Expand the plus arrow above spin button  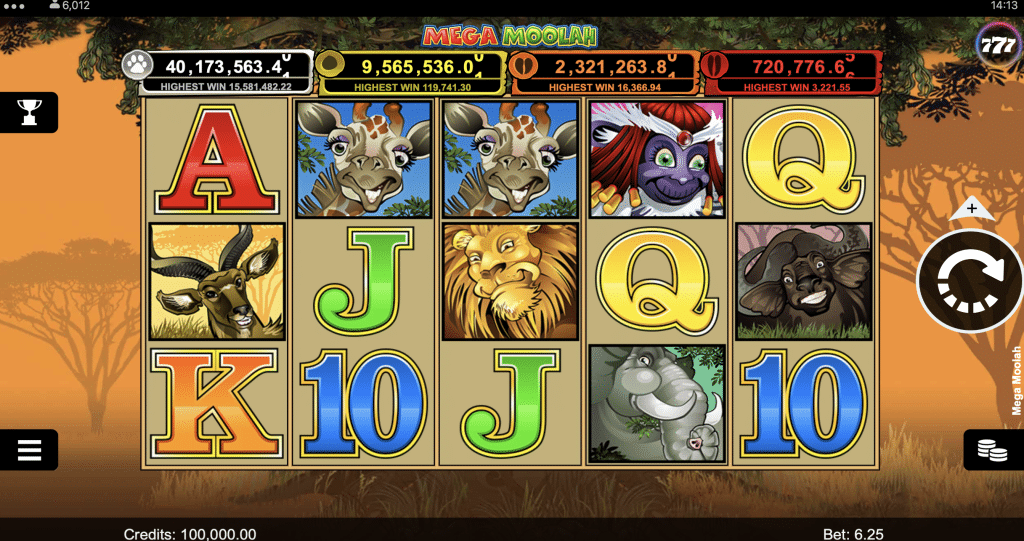[x=969, y=210]
